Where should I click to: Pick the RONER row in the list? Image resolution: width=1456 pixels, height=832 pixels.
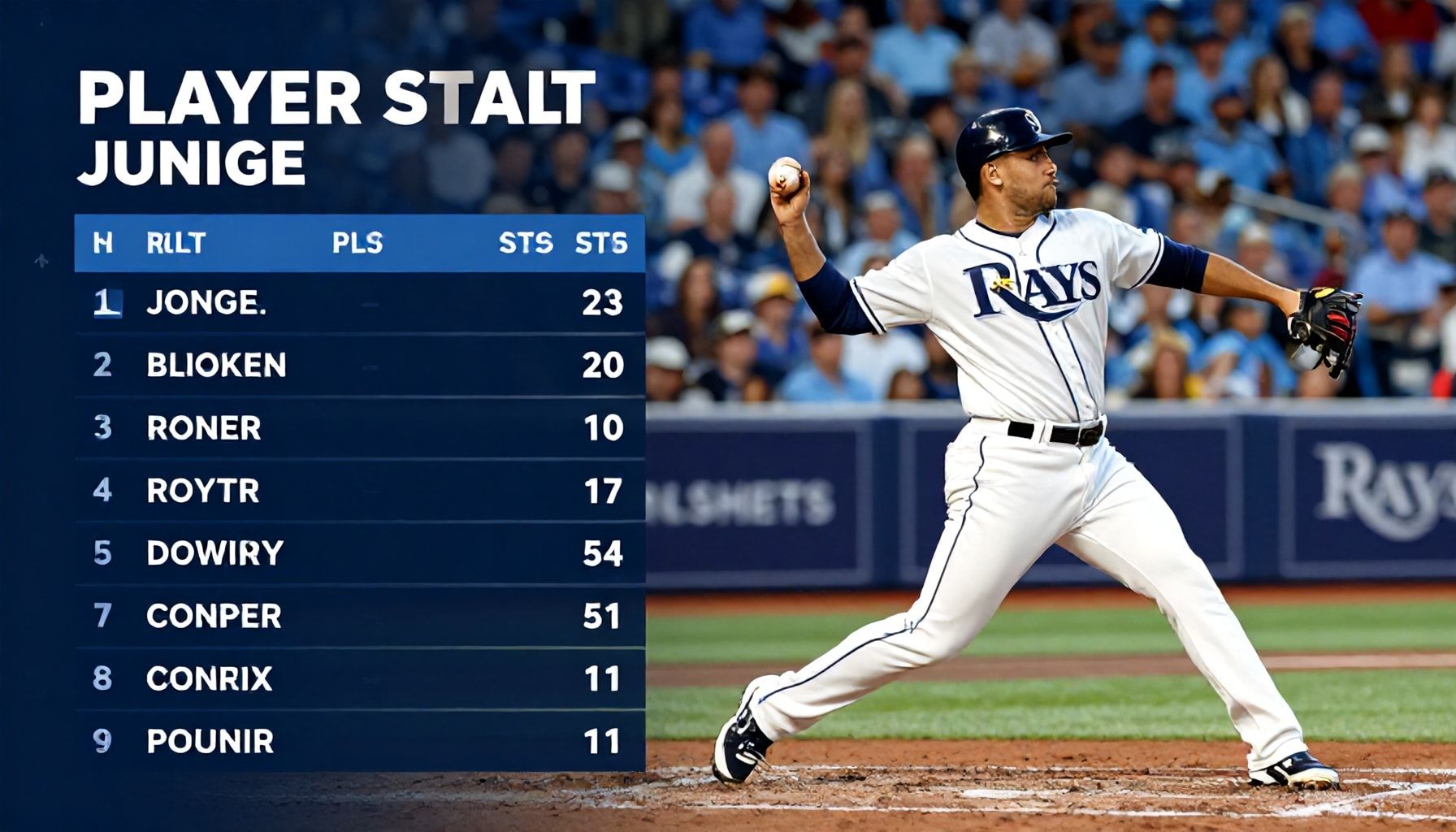click(359, 428)
